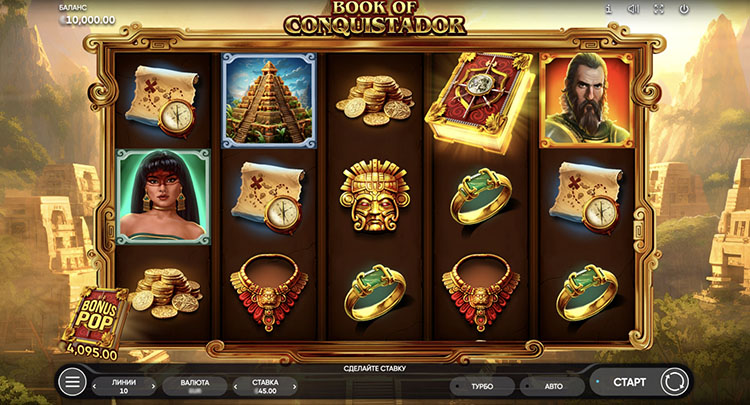Switch to fullscreen mode
Viewport: 750px width, 405px height.
(659, 9)
